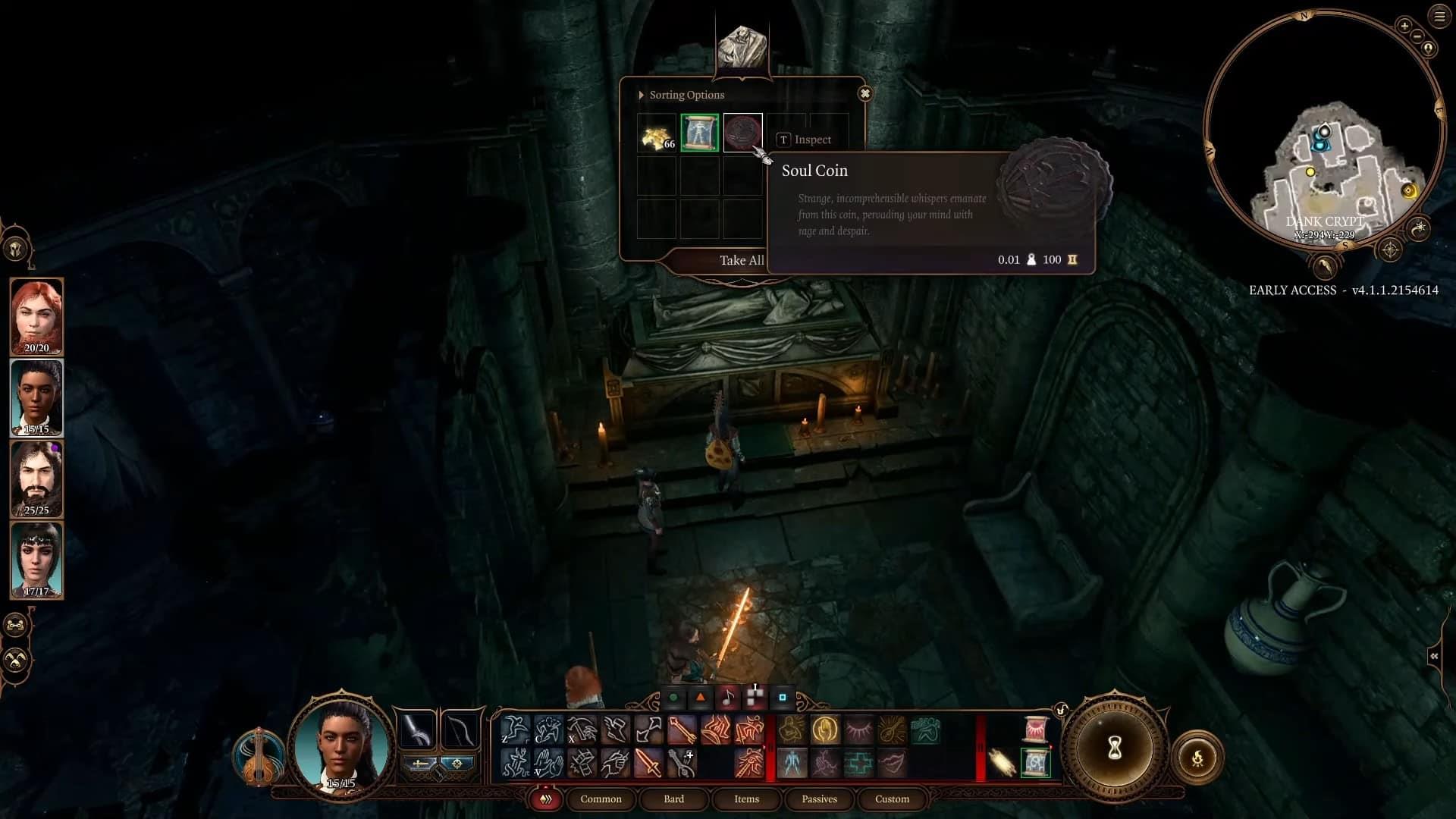Open the campfire rest button
The width and height of the screenshot is (1456, 819).
[x=1198, y=757]
